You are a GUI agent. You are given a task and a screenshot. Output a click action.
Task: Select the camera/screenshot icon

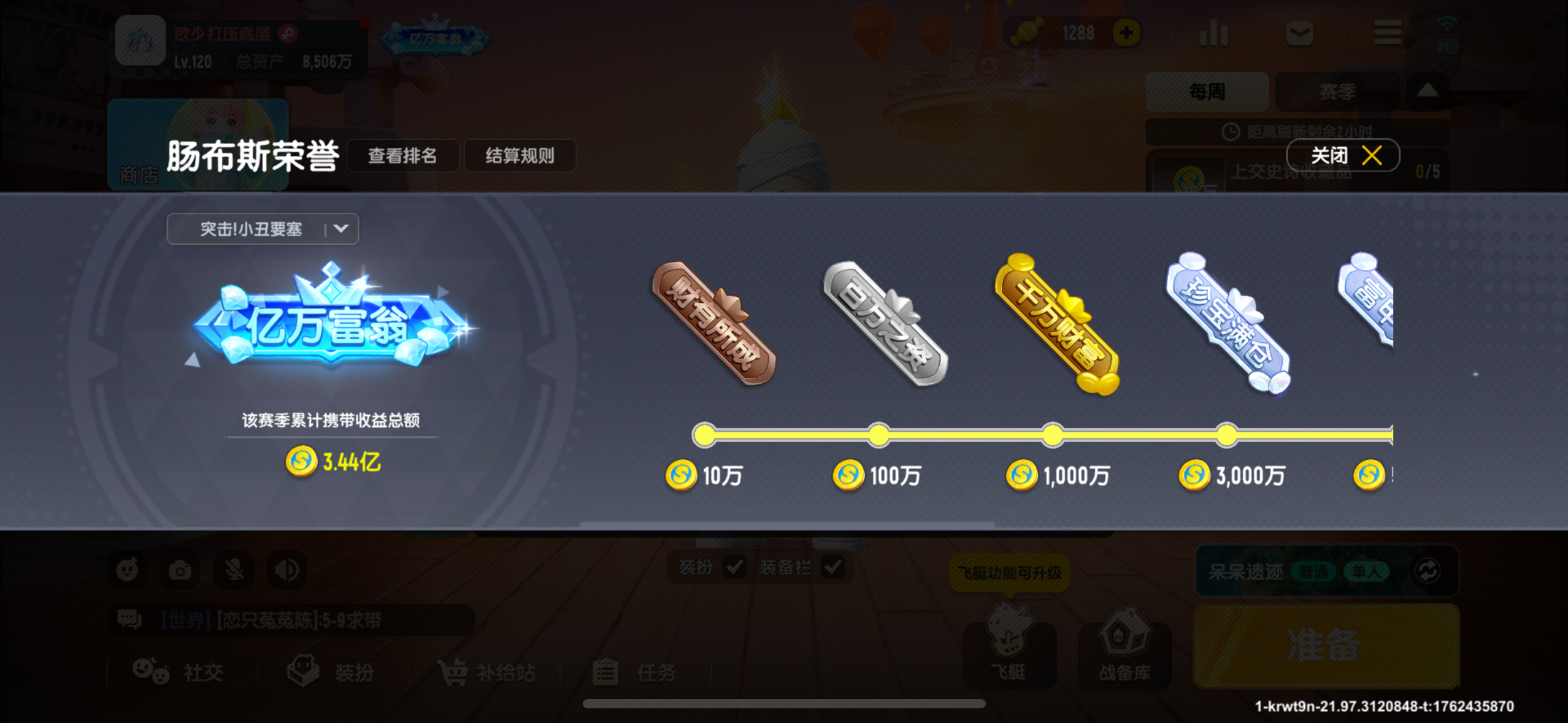[x=179, y=569]
